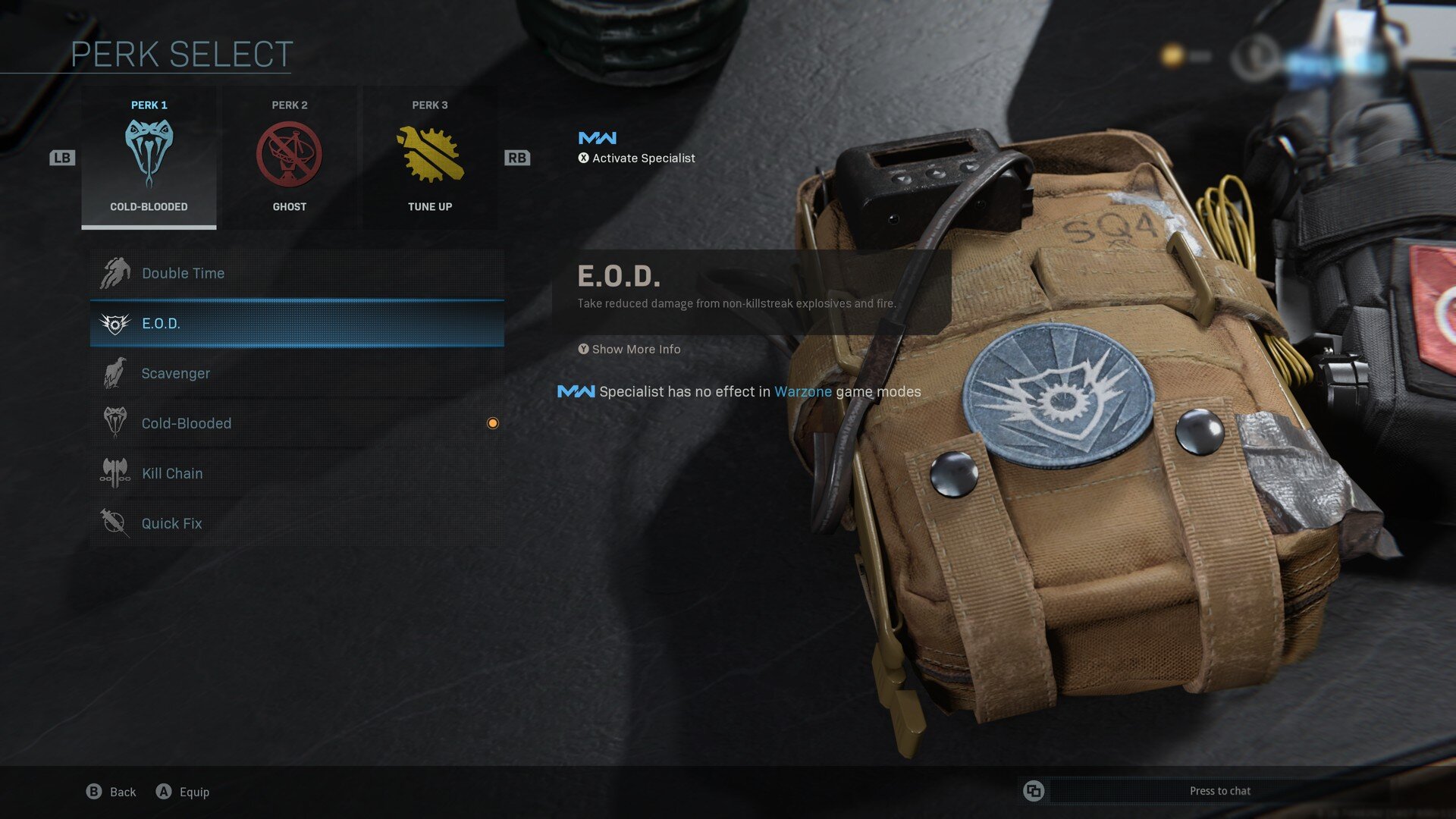Activate Specialist option
Image resolution: width=1456 pixels, height=819 pixels.
(636, 158)
